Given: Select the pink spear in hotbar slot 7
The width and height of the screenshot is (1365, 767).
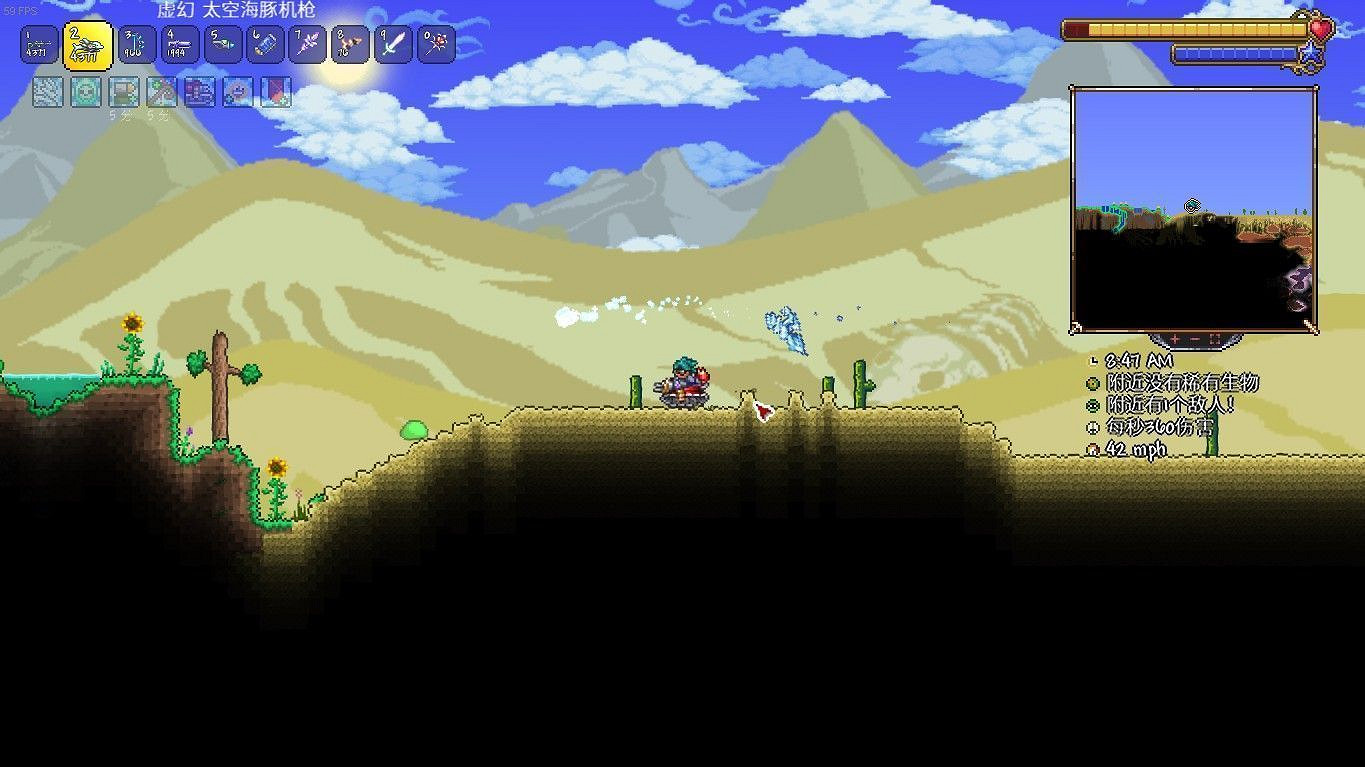Looking at the screenshot, I should coord(307,44).
